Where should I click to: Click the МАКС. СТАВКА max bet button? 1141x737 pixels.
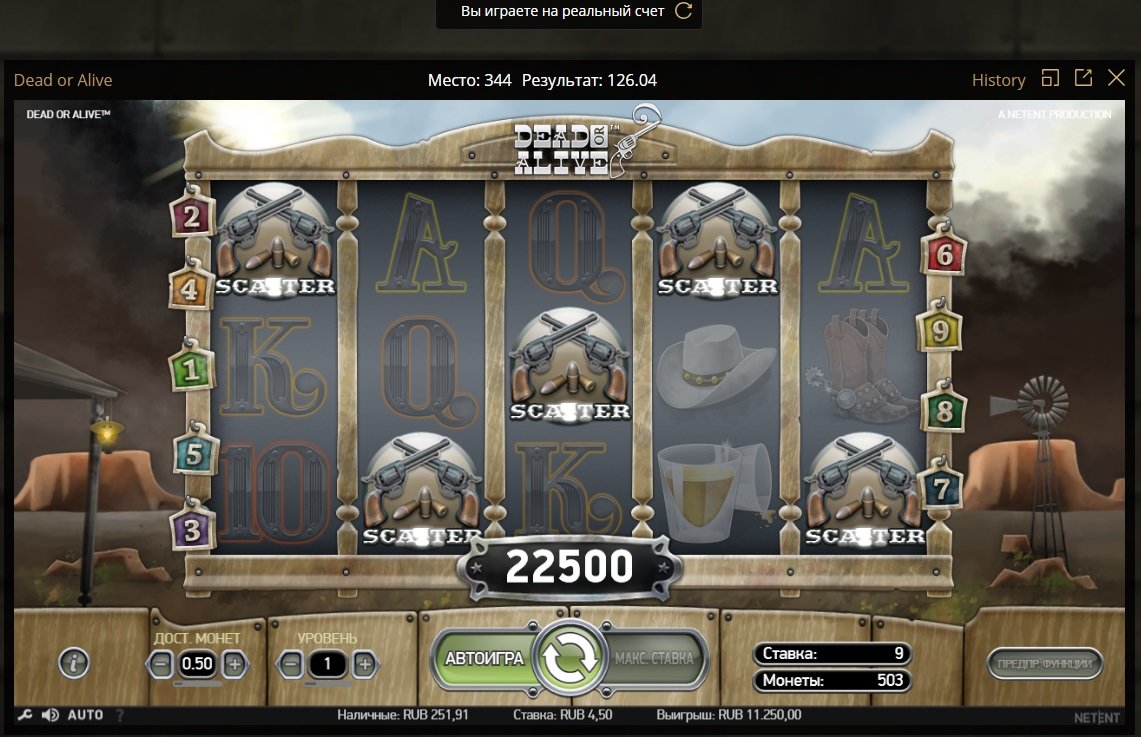pyautogui.click(x=653, y=659)
